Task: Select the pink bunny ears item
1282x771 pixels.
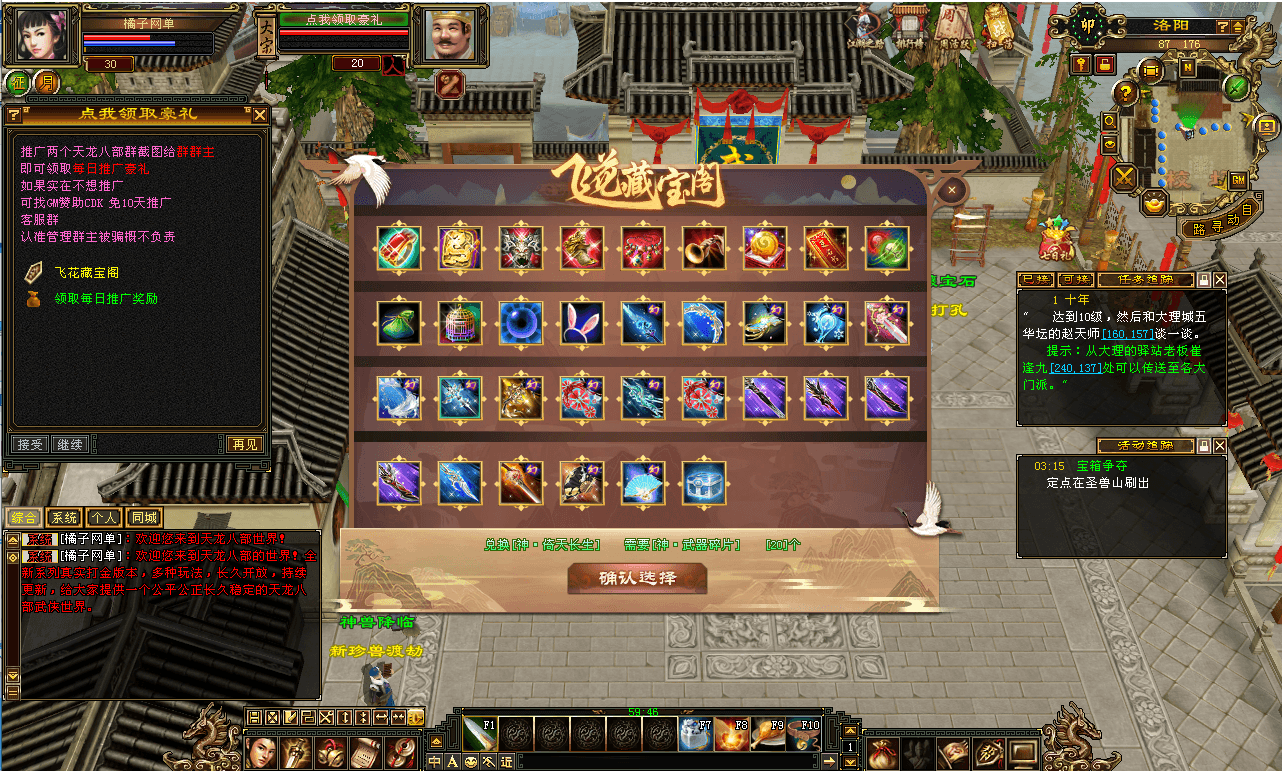Action: tap(582, 323)
